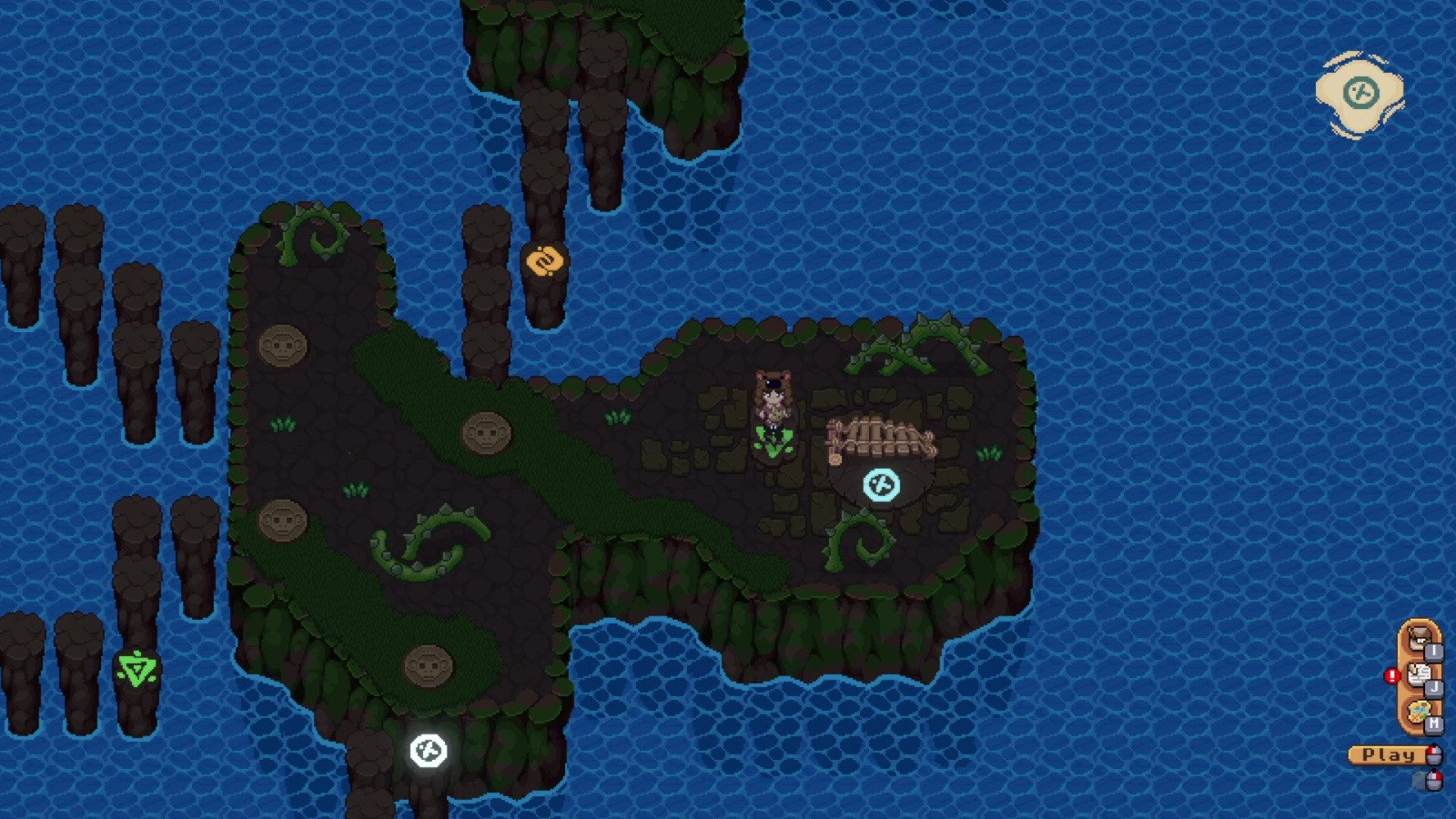Click the mouse icon next to the Play button

click(1434, 755)
